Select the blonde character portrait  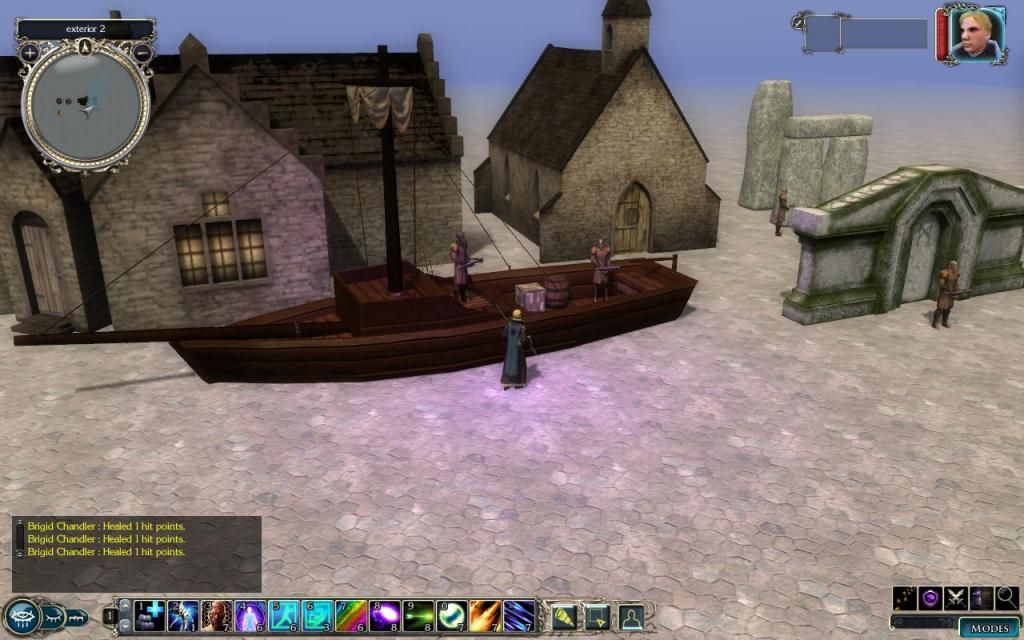click(x=976, y=35)
